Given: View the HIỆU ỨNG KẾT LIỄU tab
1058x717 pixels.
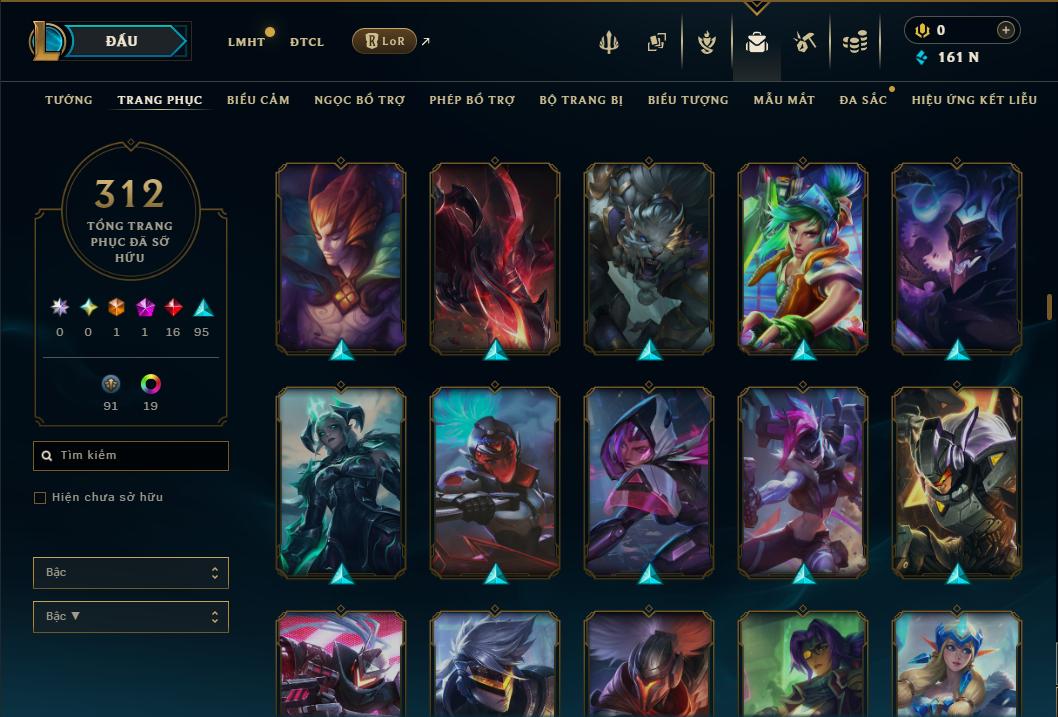Looking at the screenshot, I should click(x=974, y=100).
